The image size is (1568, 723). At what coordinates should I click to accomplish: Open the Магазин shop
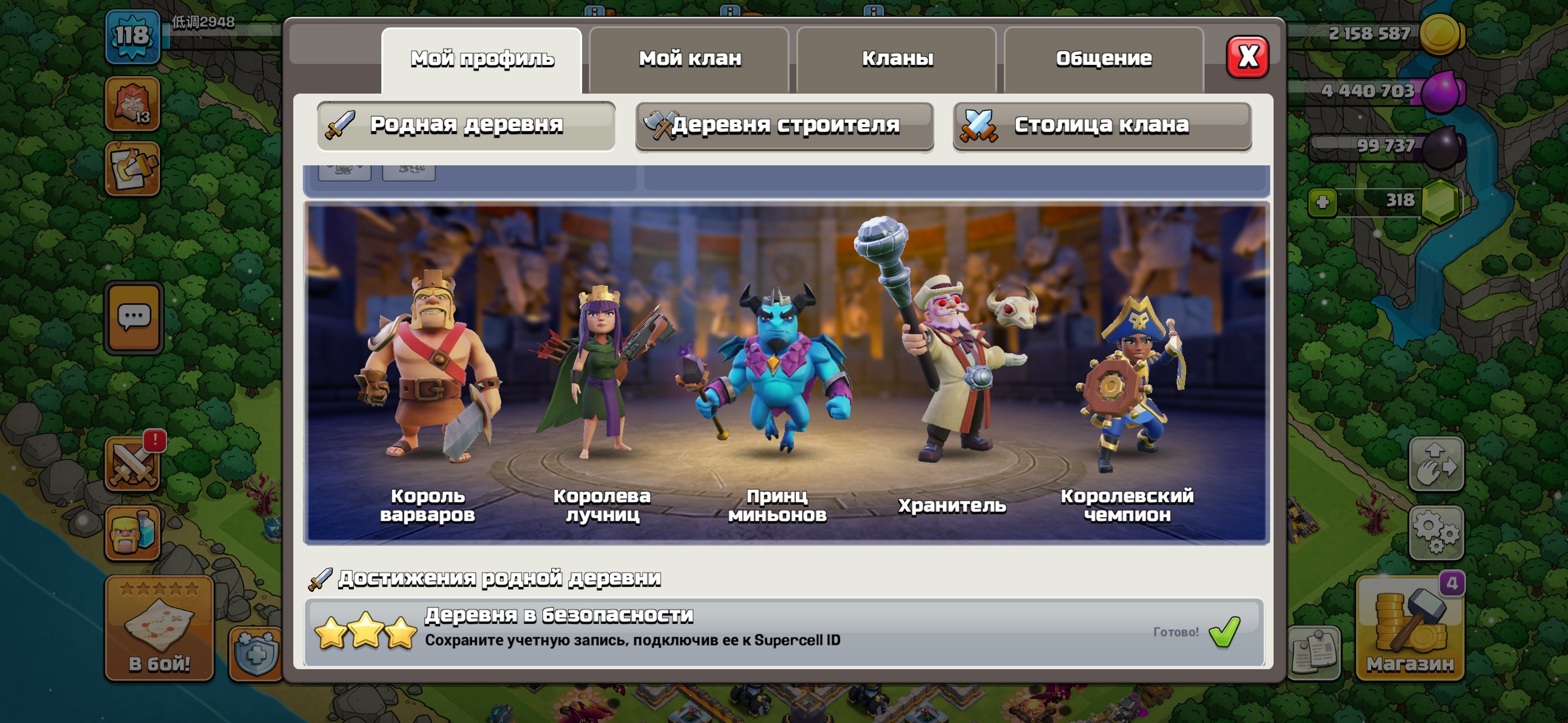(1409, 628)
